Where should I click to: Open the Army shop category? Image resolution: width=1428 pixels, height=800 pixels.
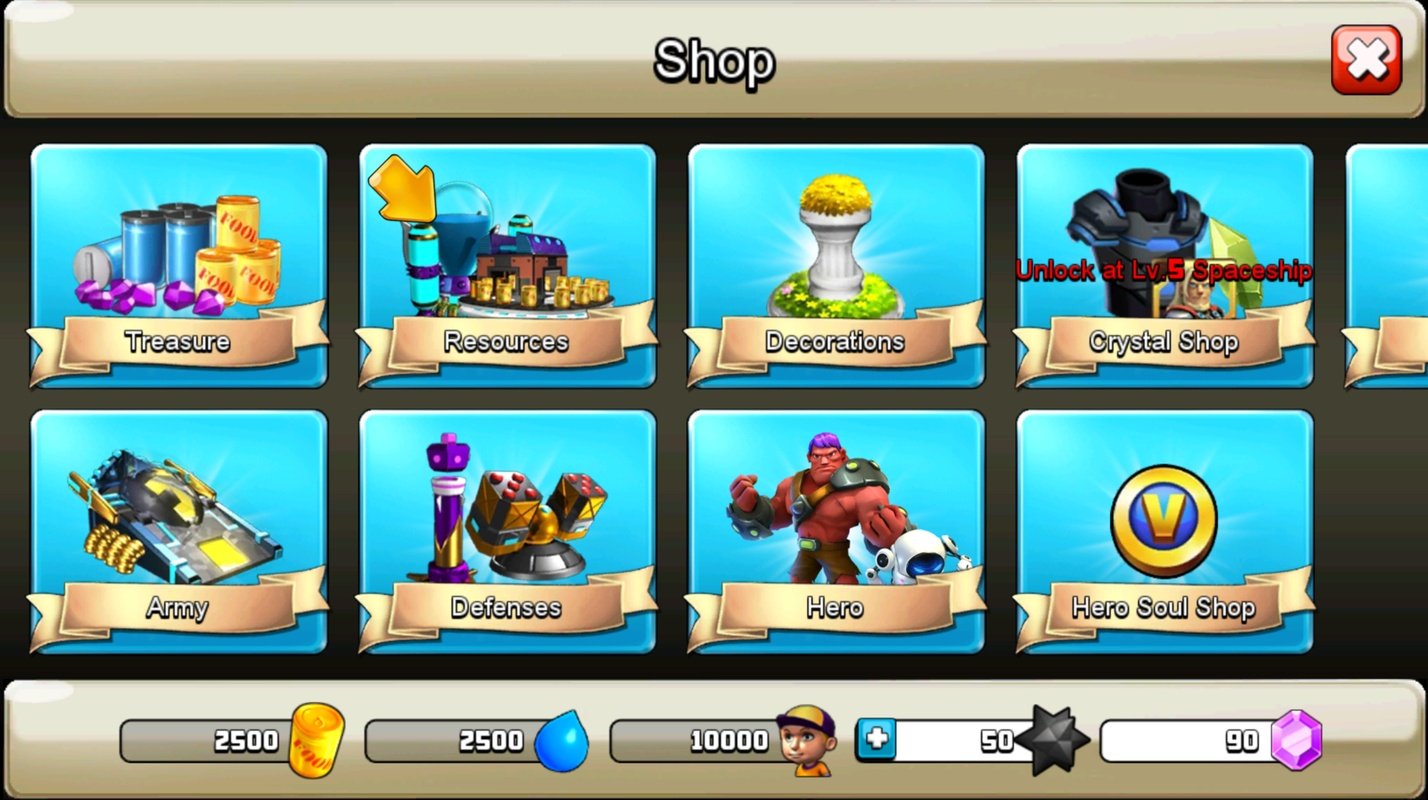[178, 530]
